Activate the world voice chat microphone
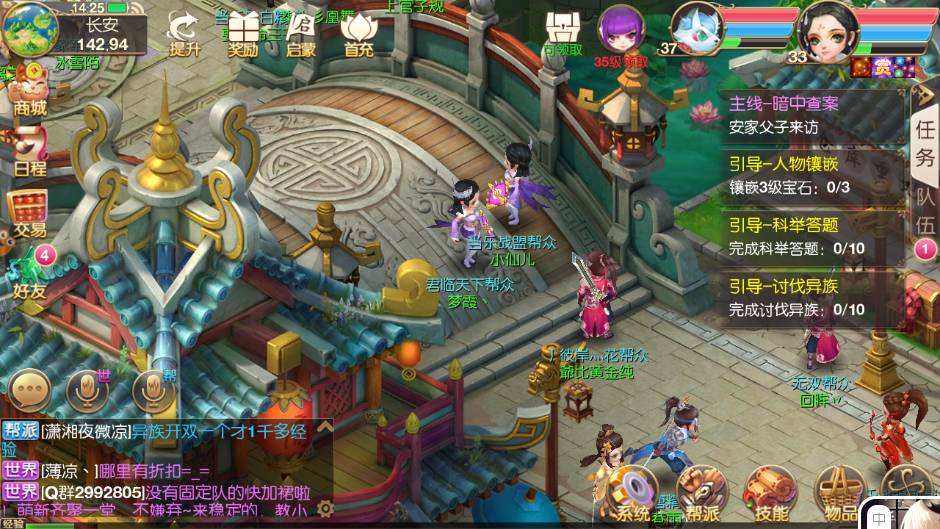The width and height of the screenshot is (940, 529). 88,390
